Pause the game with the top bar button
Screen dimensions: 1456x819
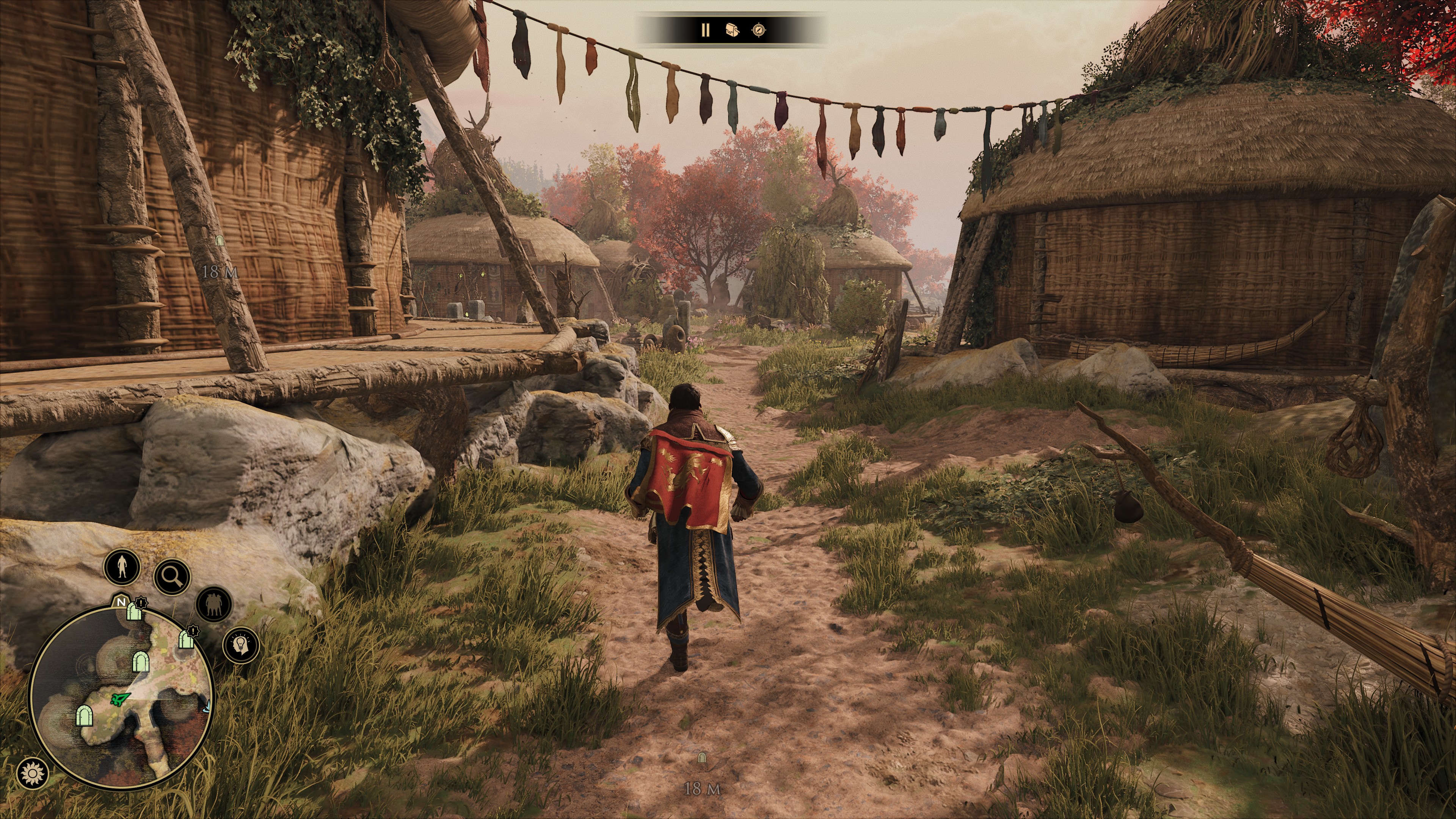click(705, 30)
